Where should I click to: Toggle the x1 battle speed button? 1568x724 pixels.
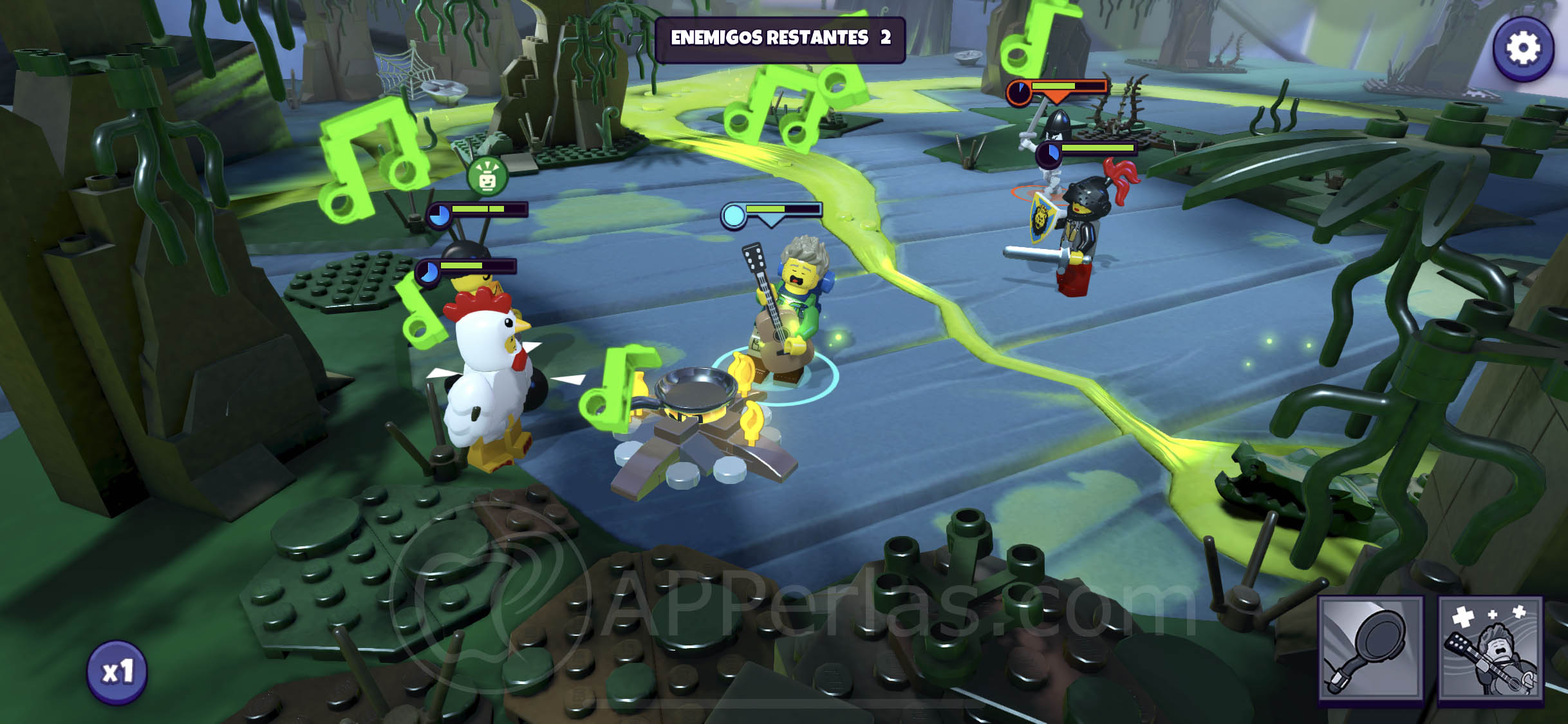[x=117, y=672]
